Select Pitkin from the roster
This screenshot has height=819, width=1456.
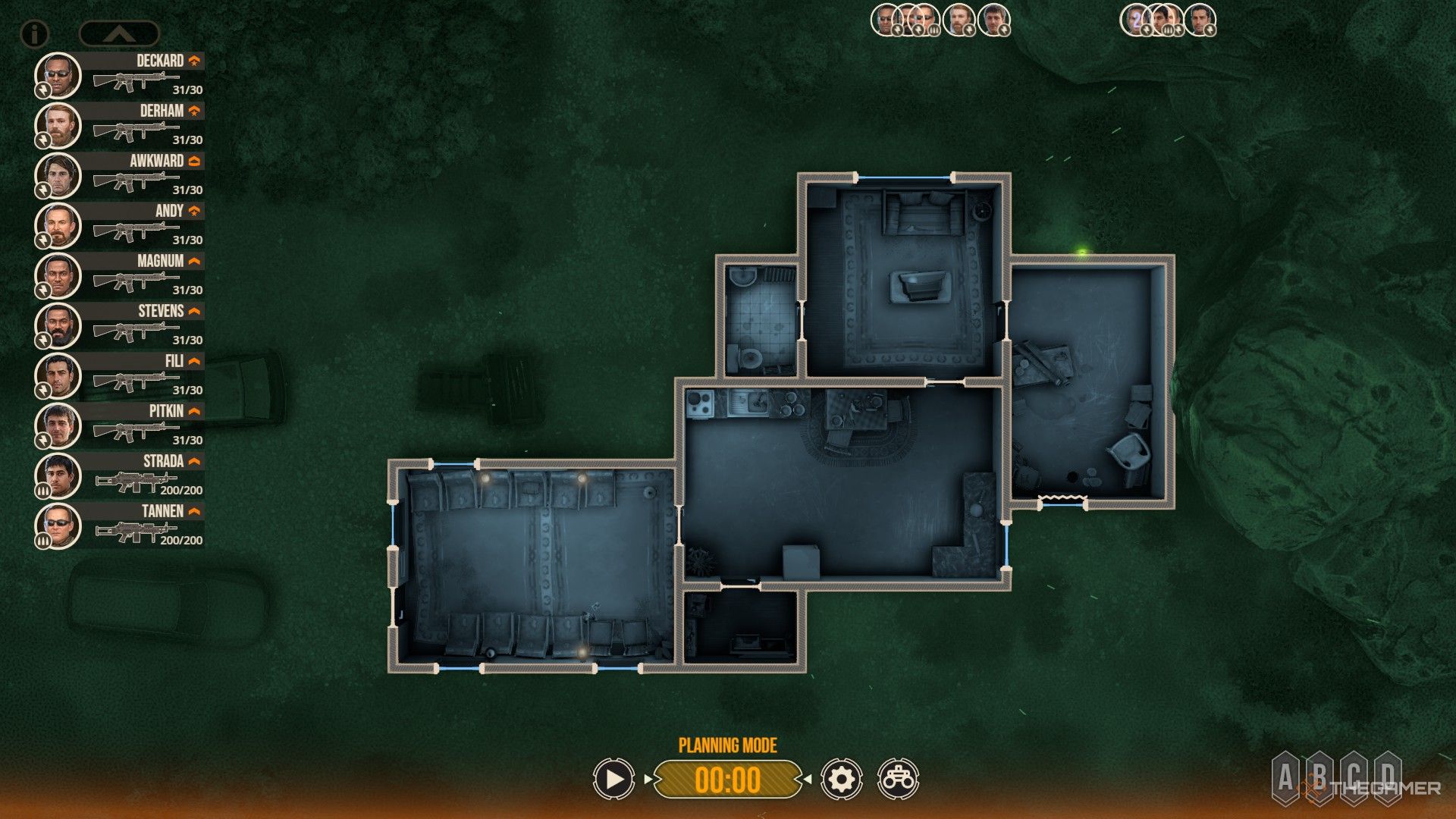point(120,425)
